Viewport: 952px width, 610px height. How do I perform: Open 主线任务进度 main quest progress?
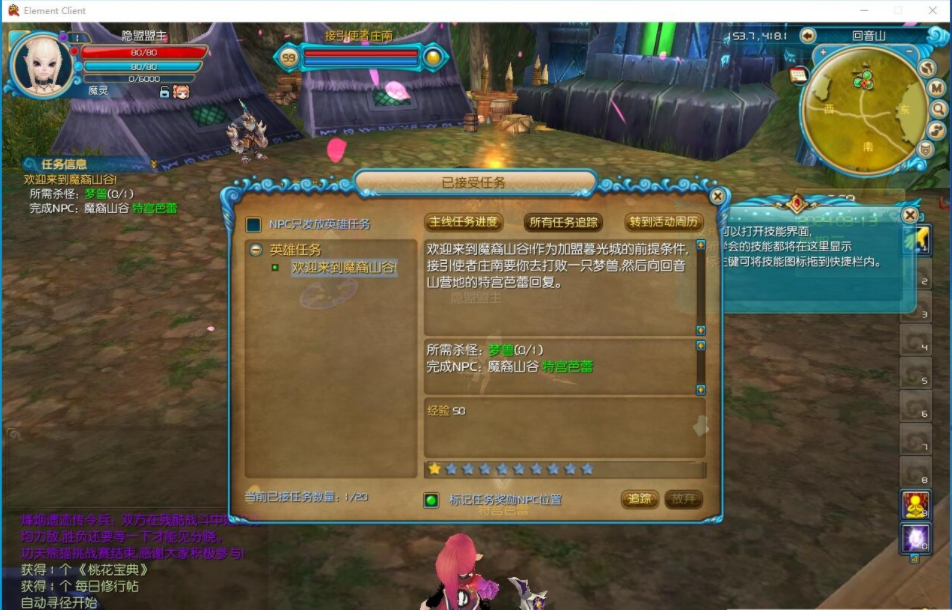point(464,222)
